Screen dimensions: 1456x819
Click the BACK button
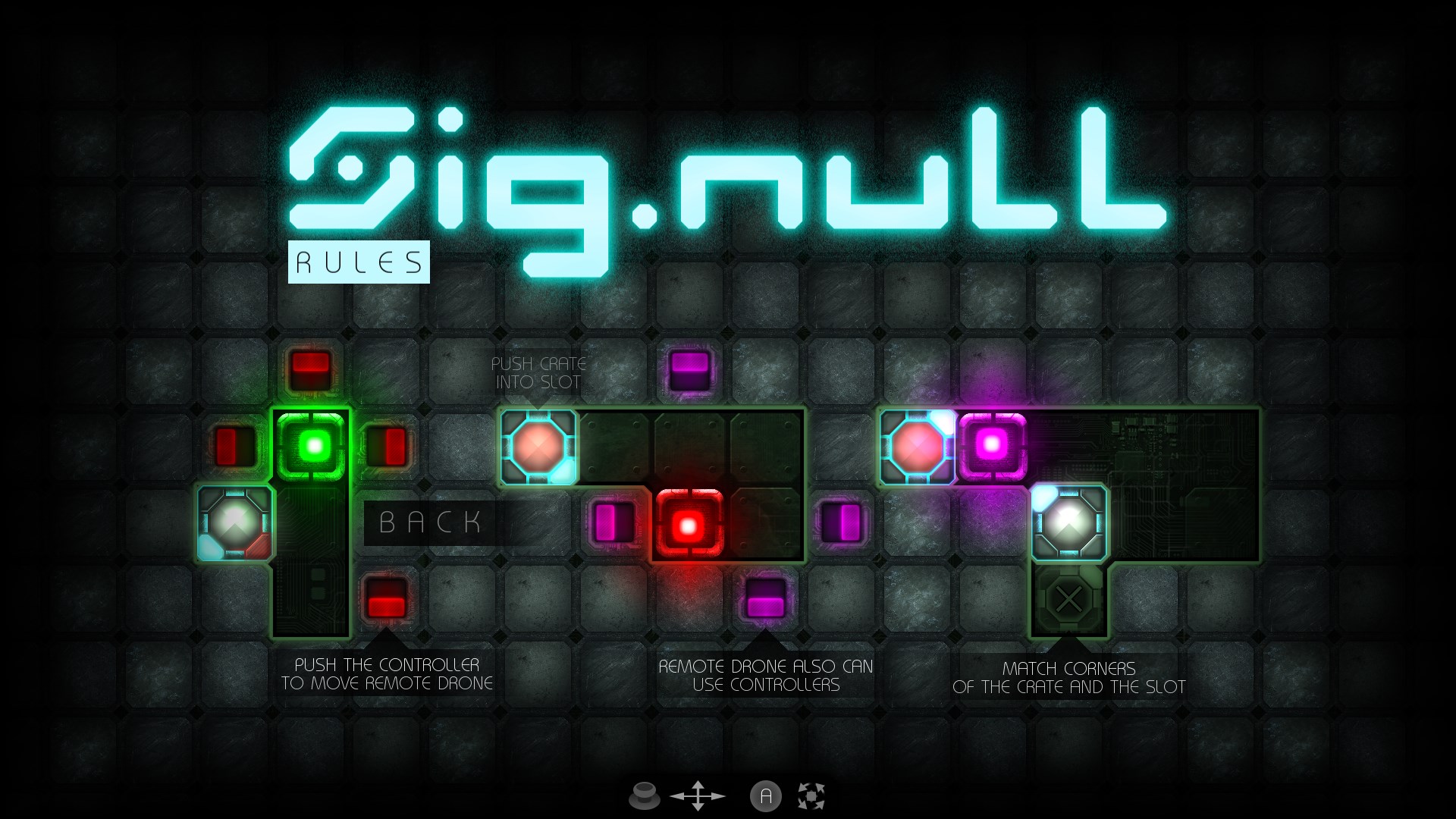(431, 522)
